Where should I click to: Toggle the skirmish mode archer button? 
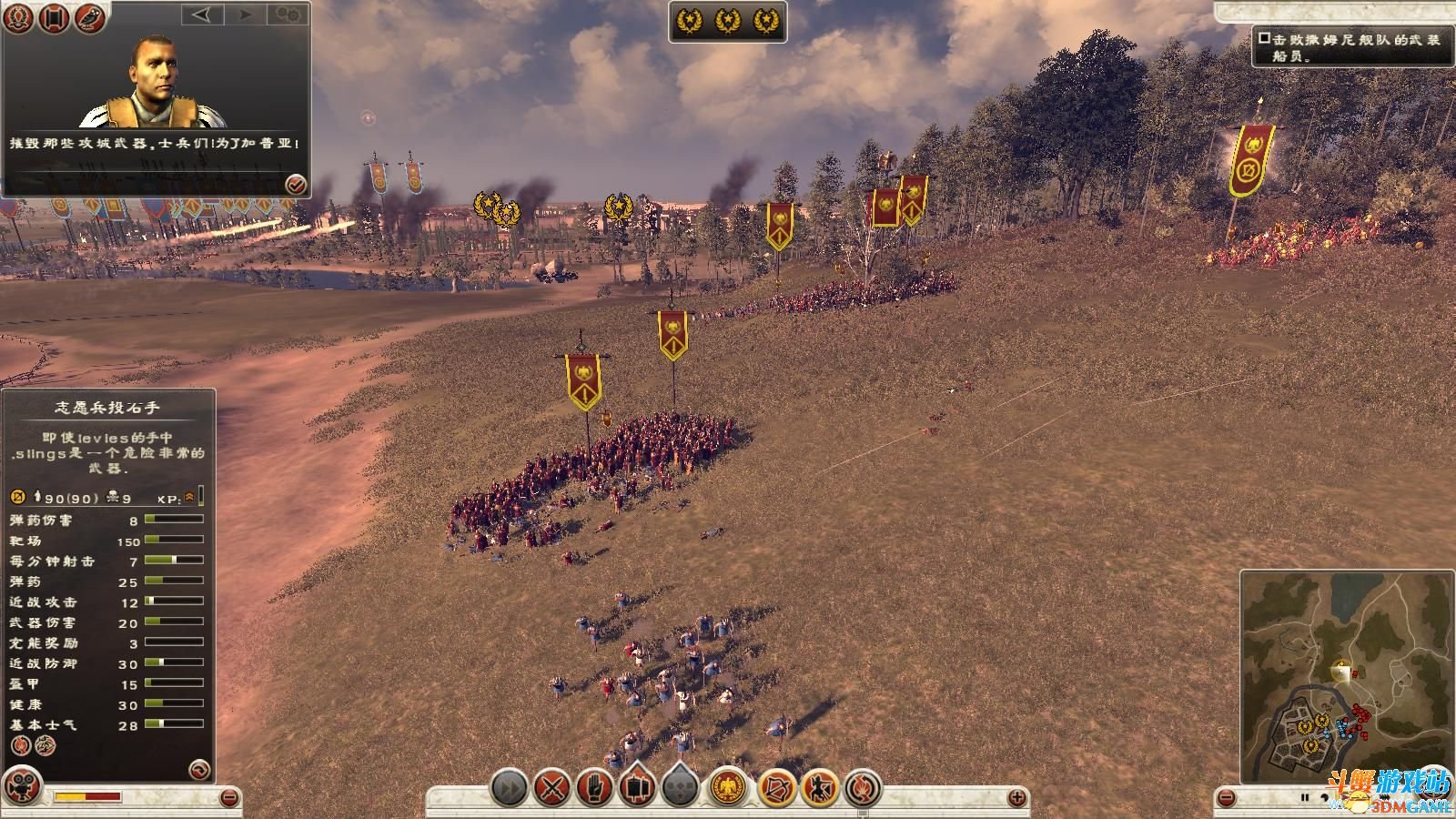(819, 787)
